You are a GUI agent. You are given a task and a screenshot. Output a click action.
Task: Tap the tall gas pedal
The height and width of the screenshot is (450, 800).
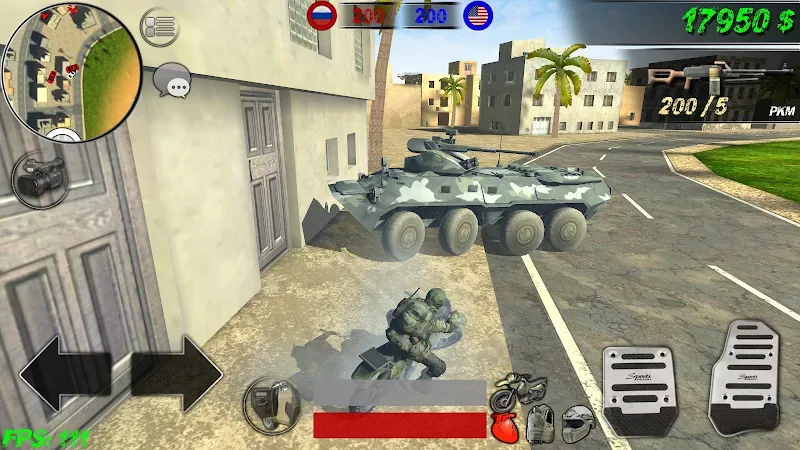(744, 376)
